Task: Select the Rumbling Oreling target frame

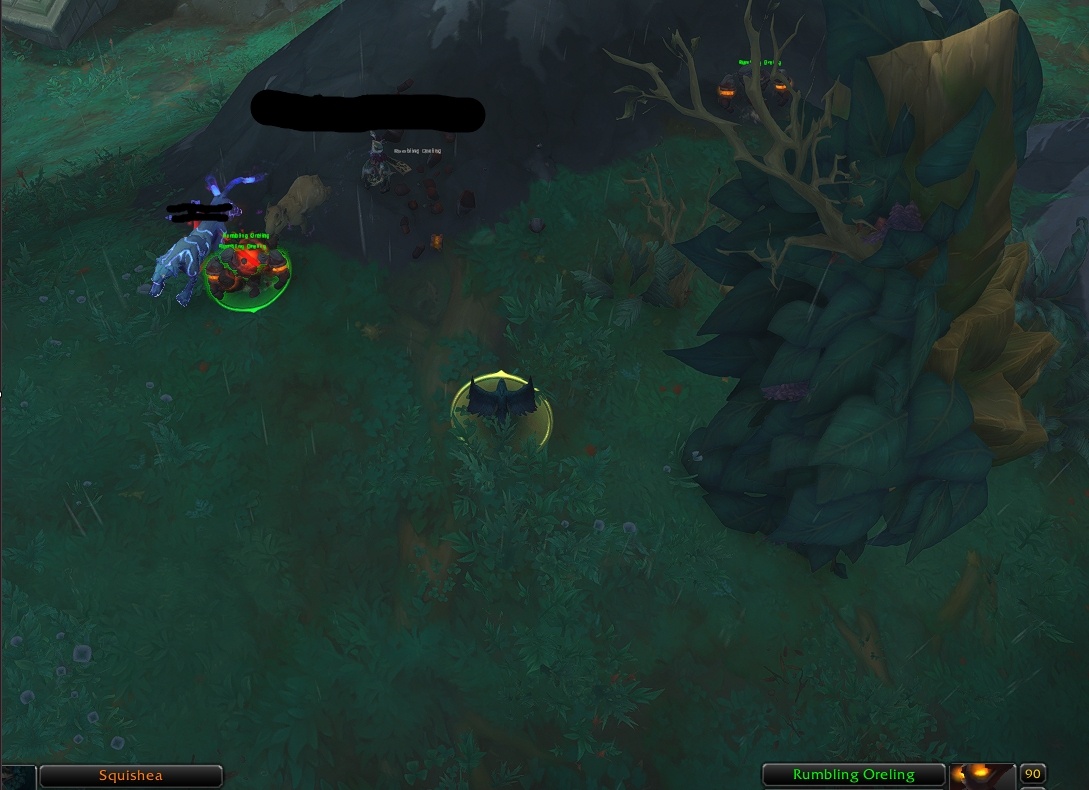Action: 853,774
